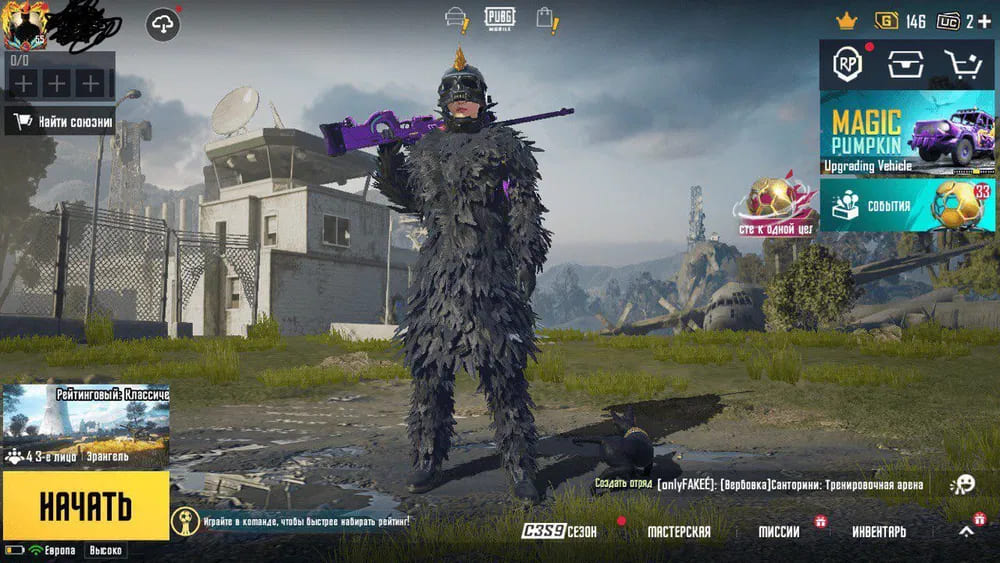
Task: Open the crate box icon beside RP
Action: (x=905, y=65)
